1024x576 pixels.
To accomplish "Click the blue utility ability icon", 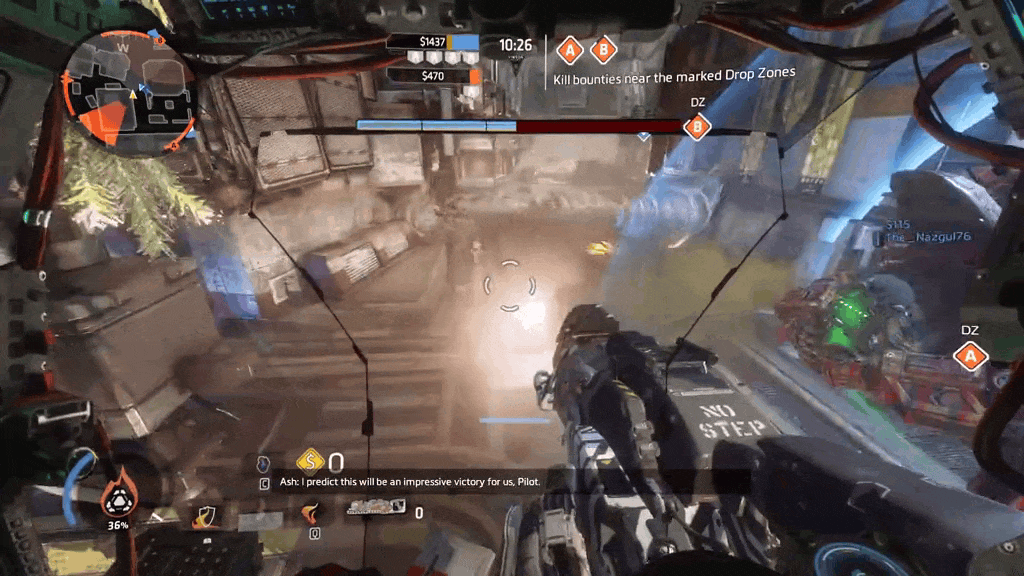I will [x=264, y=464].
